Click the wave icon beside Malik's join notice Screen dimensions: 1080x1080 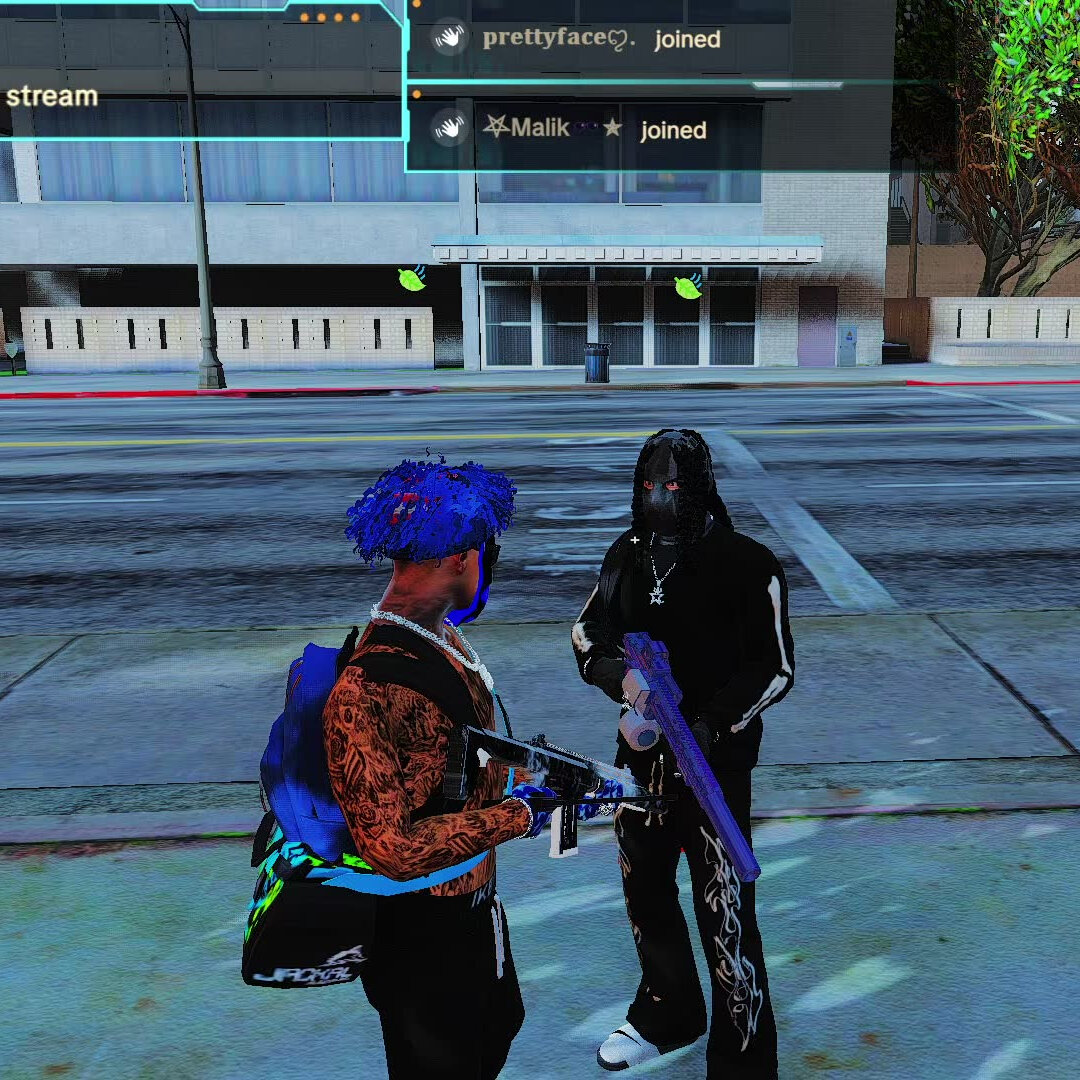(450, 128)
